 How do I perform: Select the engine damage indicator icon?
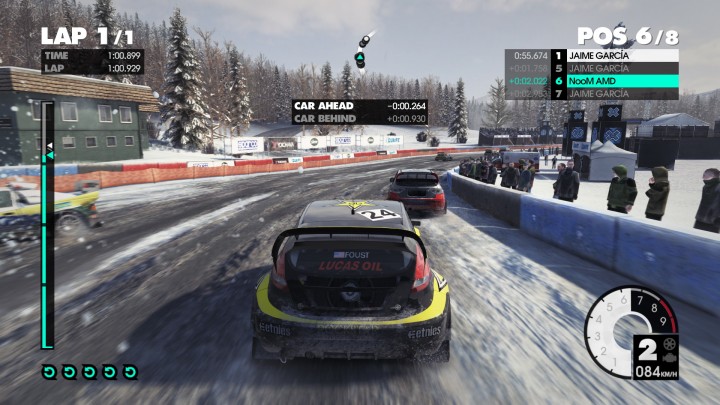(668, 356)
